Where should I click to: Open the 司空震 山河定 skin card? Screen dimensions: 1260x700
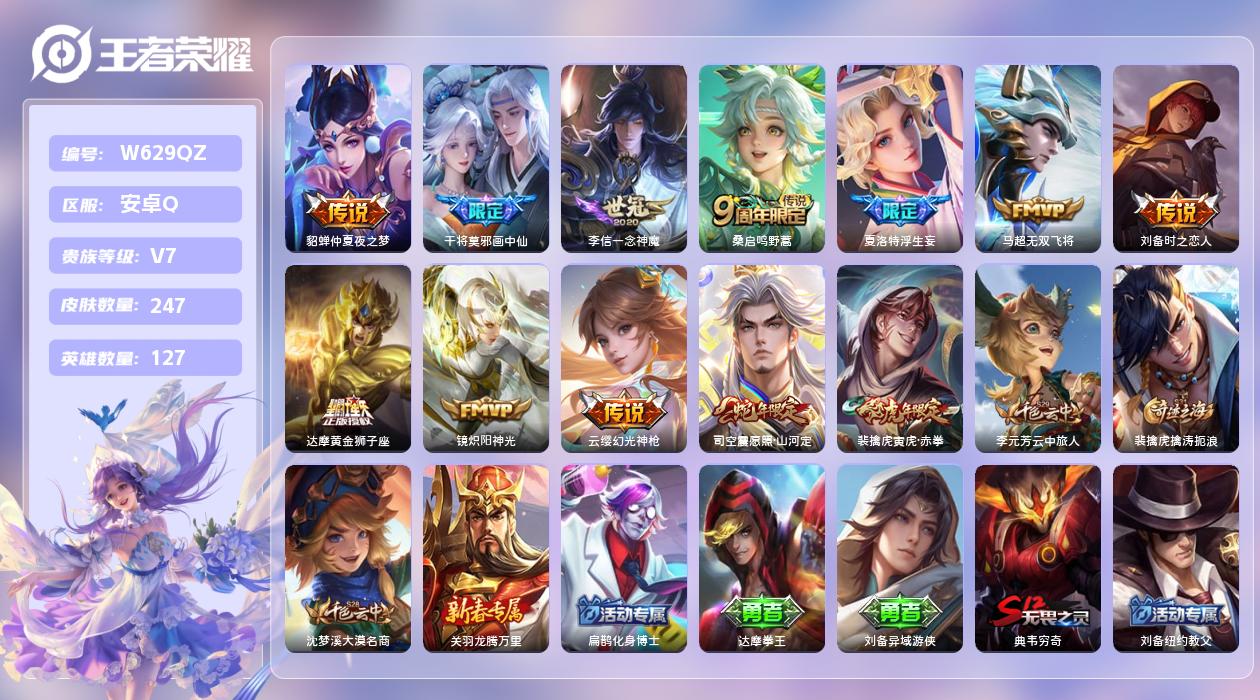762,358
